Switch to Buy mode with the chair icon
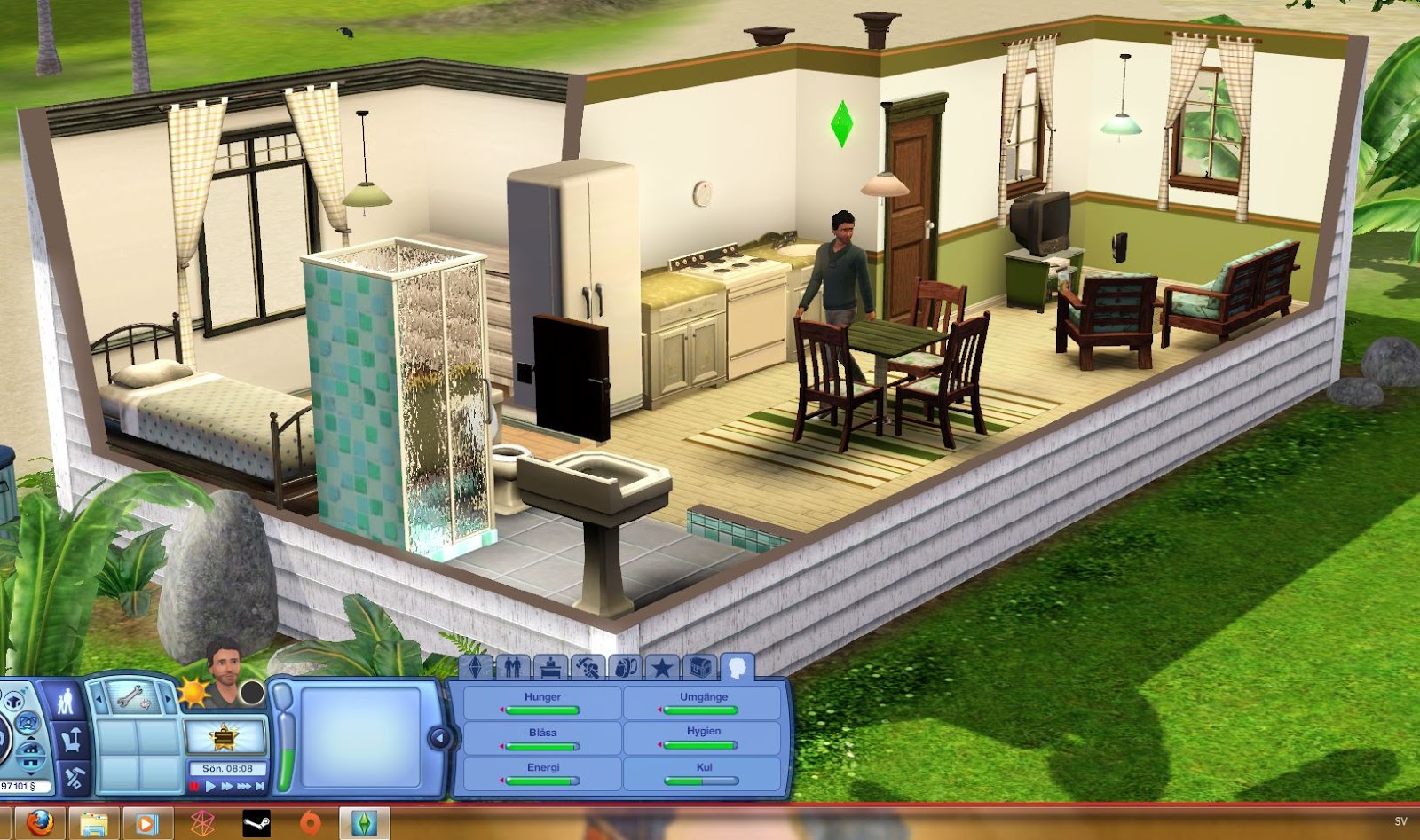 [x=70, y=739]
